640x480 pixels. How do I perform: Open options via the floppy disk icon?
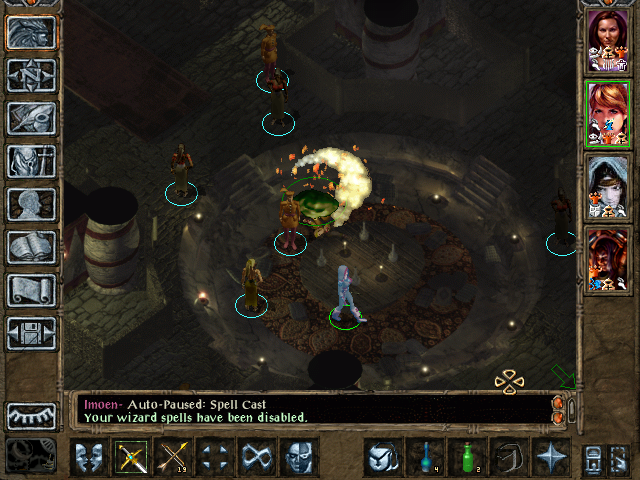coord(31,333)
